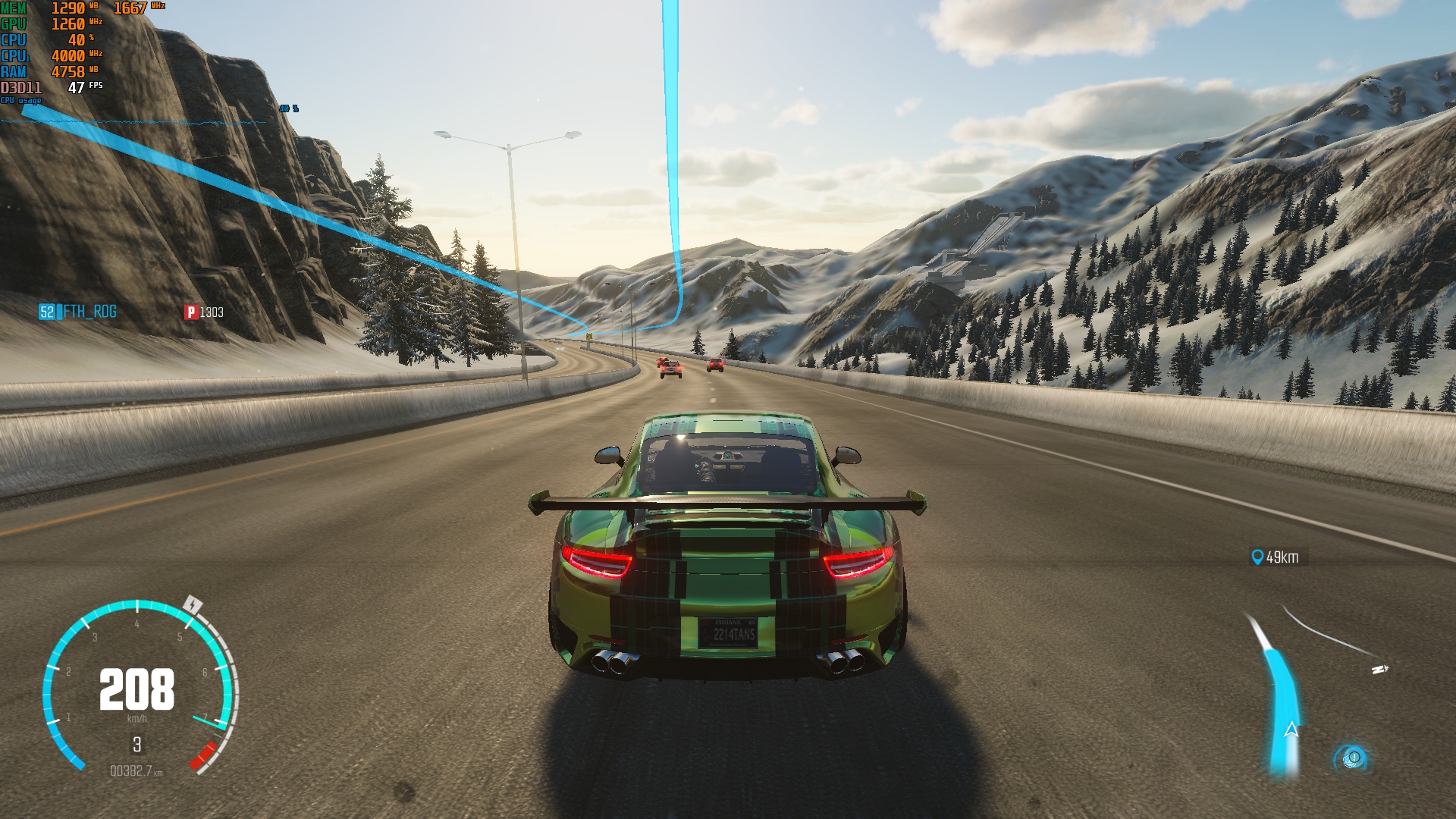Open the blue exclamation mission marker on minimap
This screenshot has width=1456, height=819.
(x=1353, y=758)
